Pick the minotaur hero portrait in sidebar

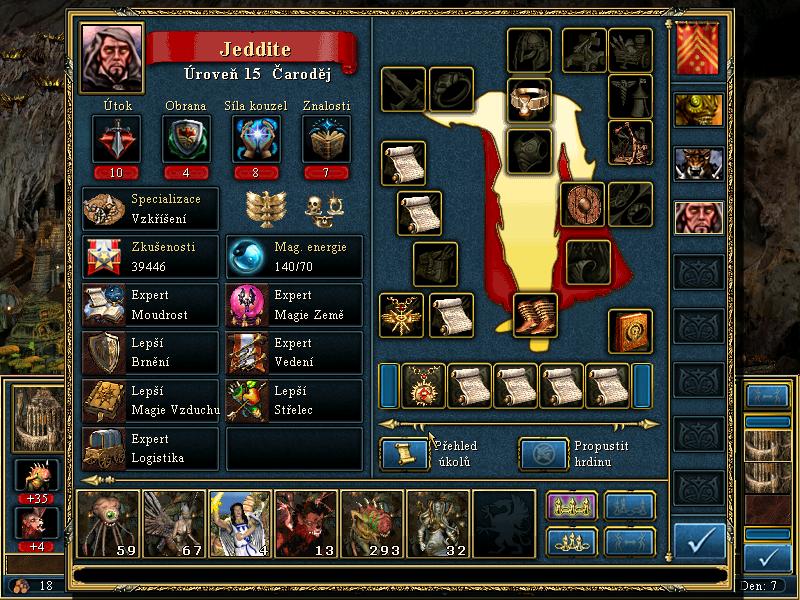(x=698, y=164)
